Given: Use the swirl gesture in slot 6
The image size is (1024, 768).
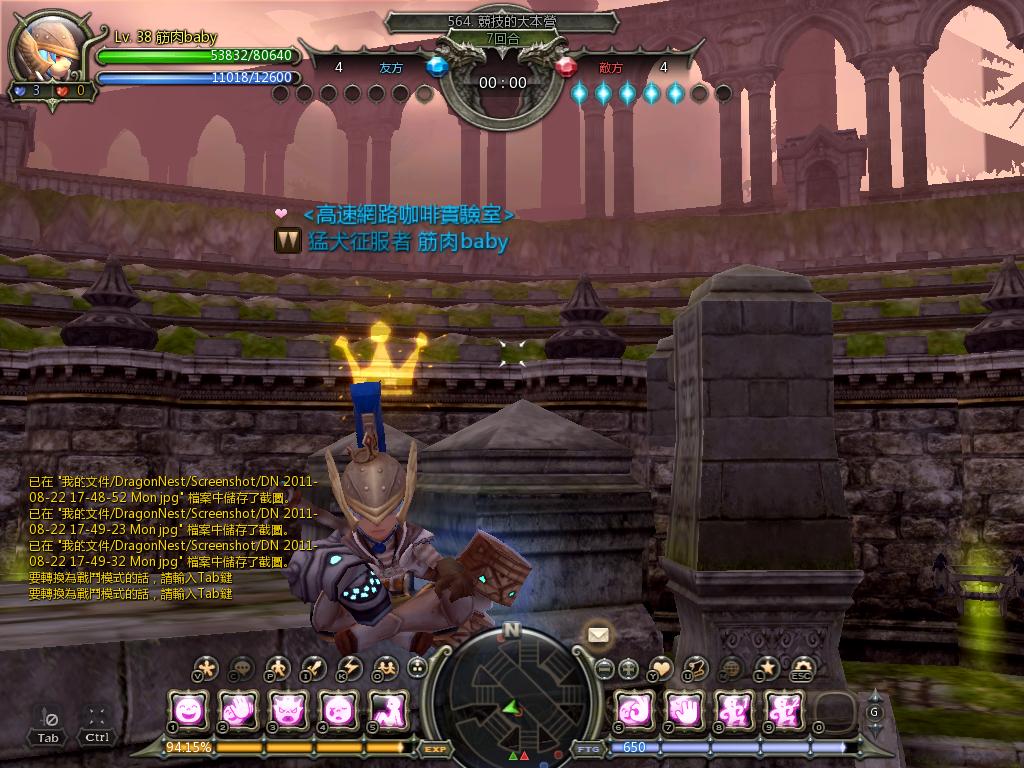Looking at the screenshot, I should point(634,710).
